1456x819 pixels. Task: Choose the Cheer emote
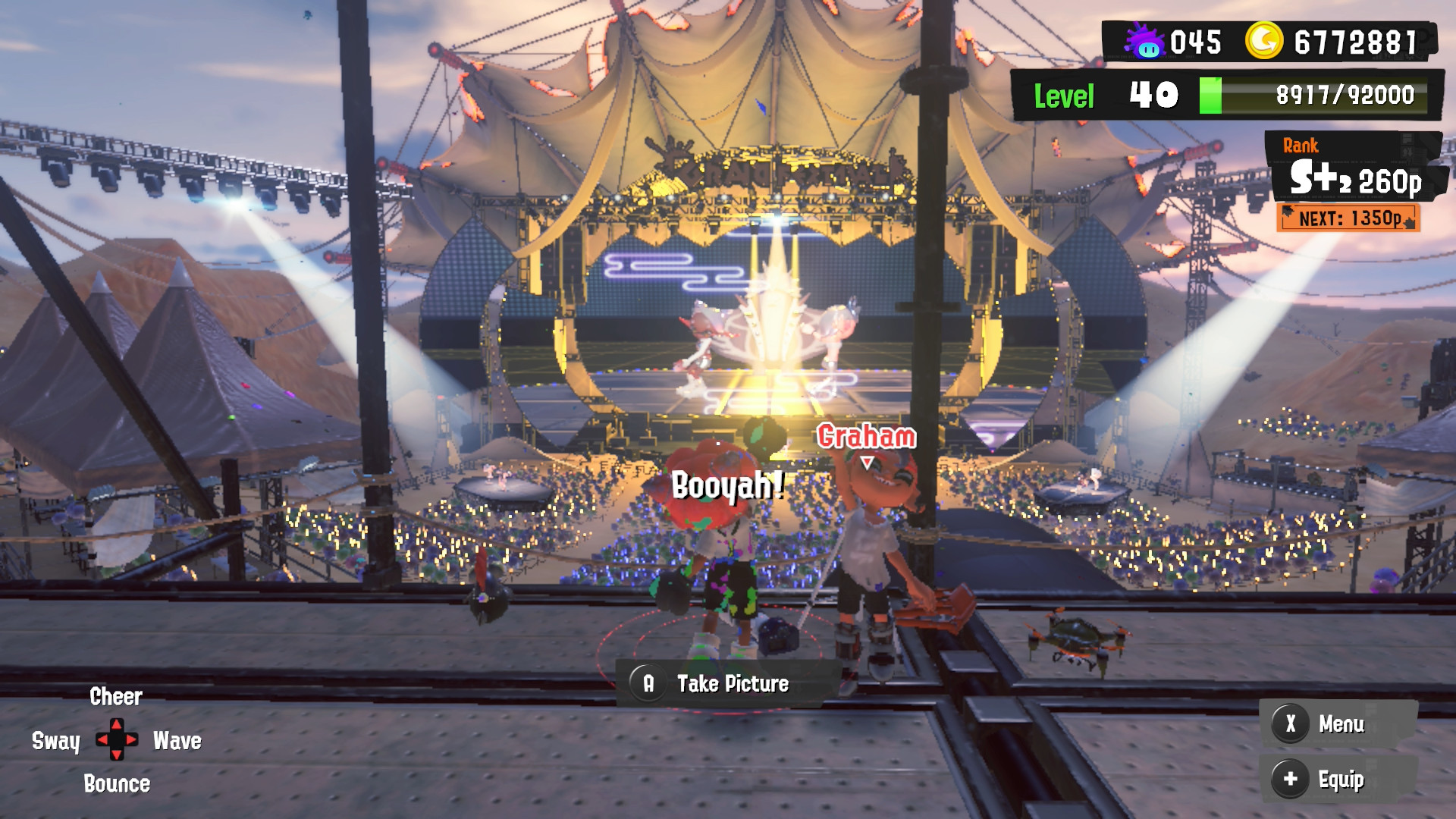tap(116, 697)
